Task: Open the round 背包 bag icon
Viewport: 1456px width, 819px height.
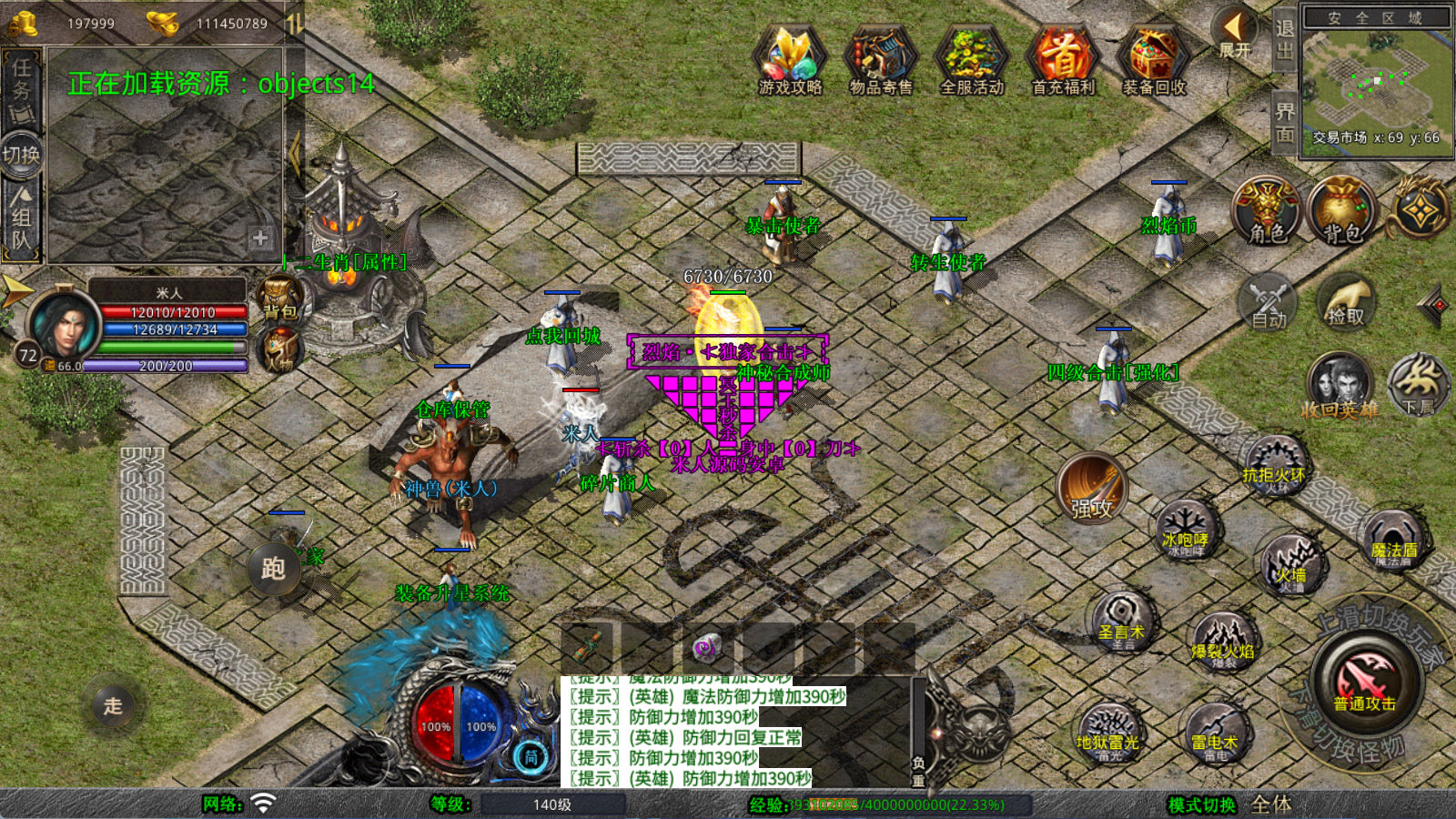Action: [x=1341, y=211]
